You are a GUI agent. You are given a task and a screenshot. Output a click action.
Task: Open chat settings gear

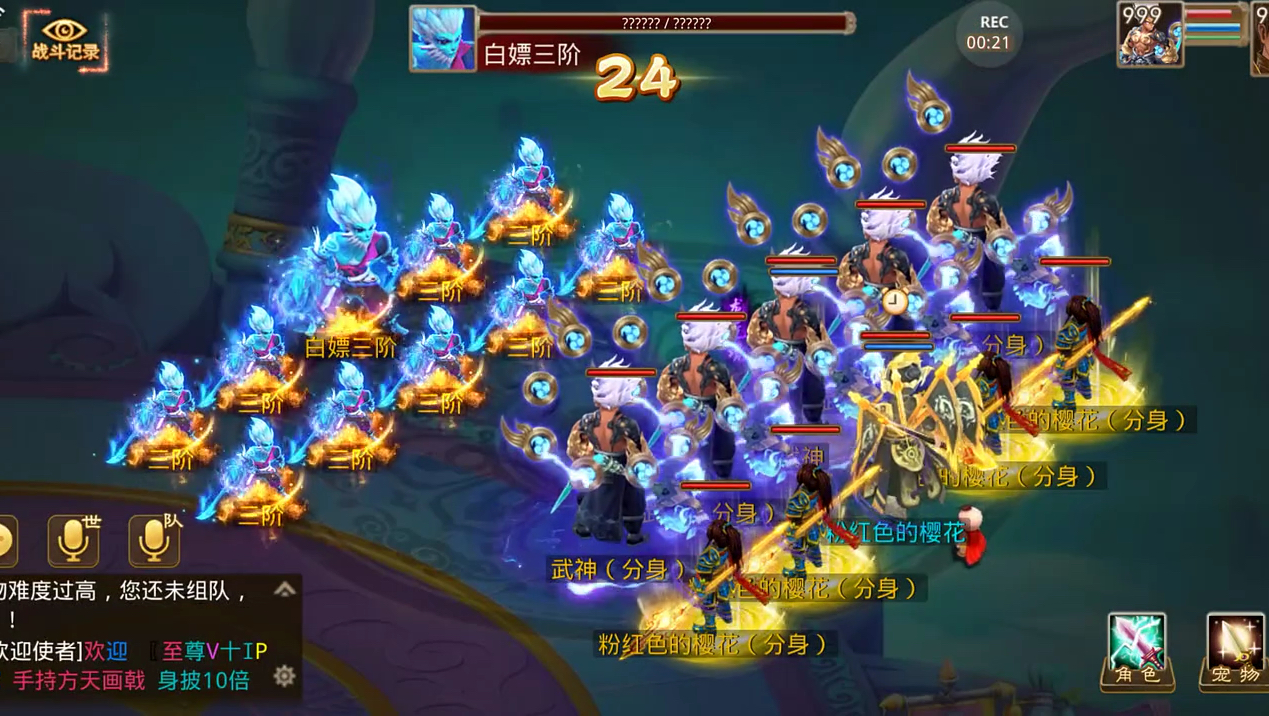pyautogui.click(x=285, y=676)
